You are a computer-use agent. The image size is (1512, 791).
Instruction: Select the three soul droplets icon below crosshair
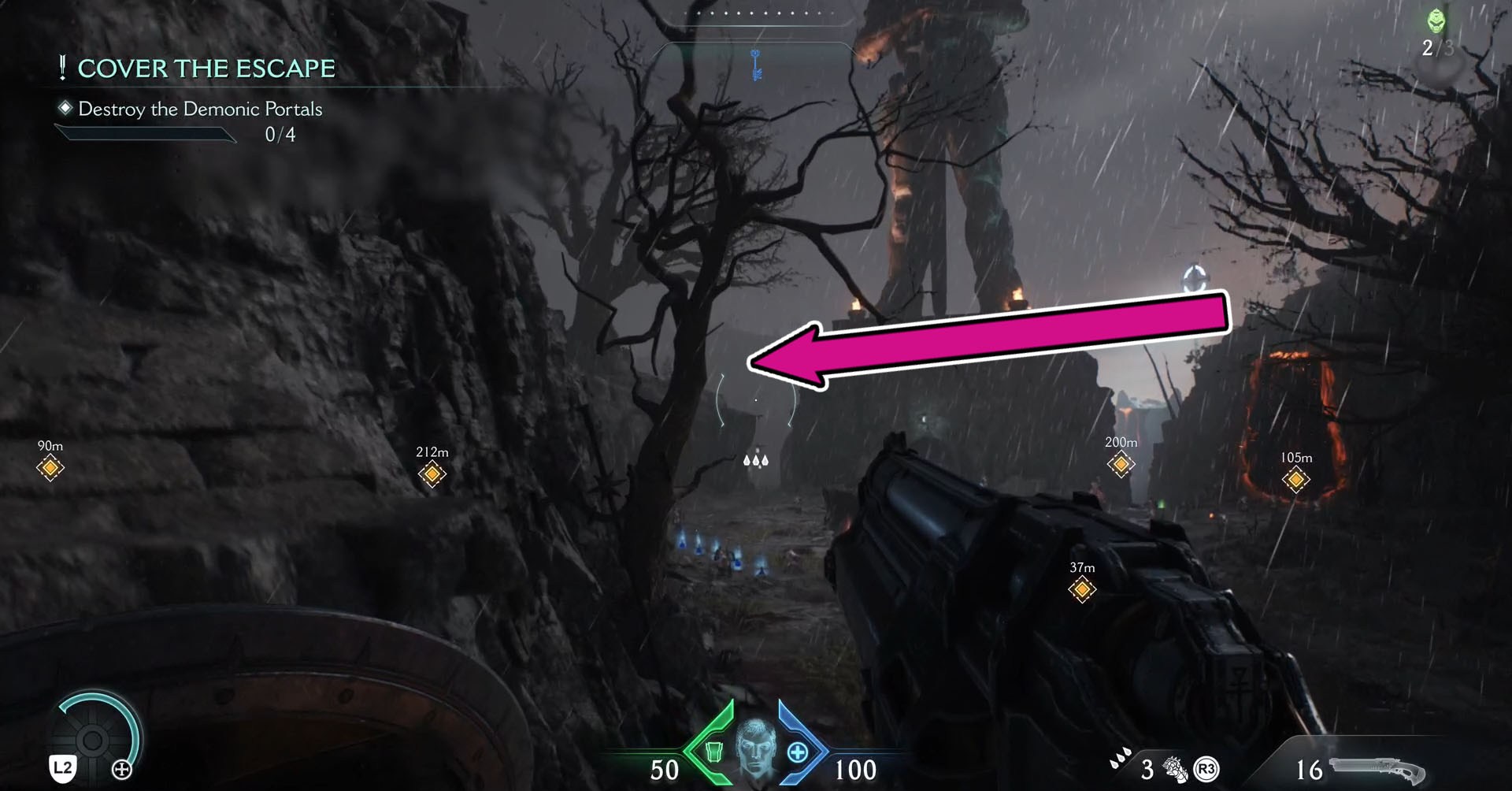coord(755,460)
